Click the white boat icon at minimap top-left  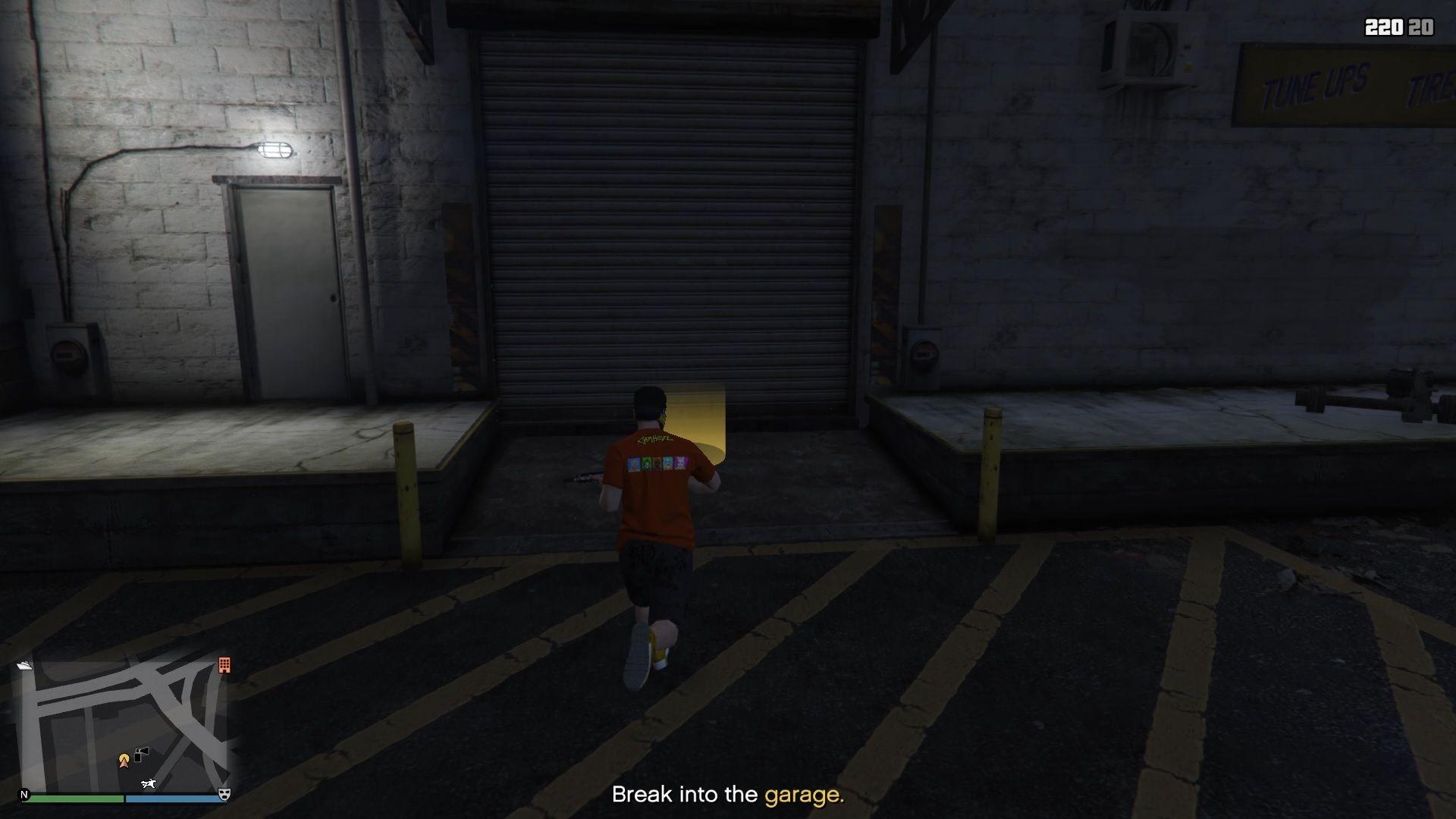click(26, 665)
